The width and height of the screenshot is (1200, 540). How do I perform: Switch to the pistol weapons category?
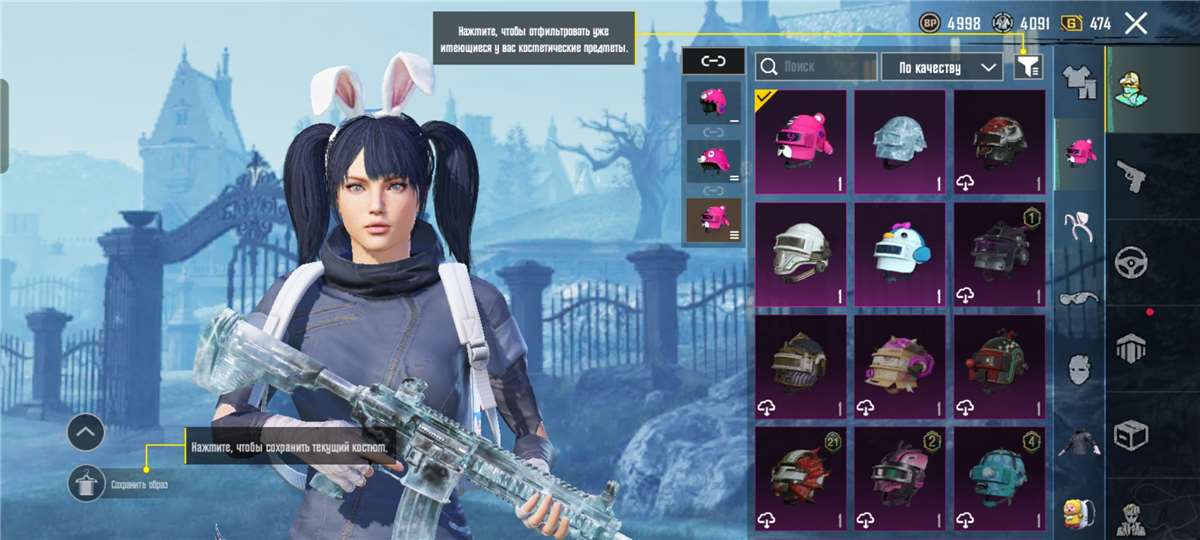click(1131, 174)
